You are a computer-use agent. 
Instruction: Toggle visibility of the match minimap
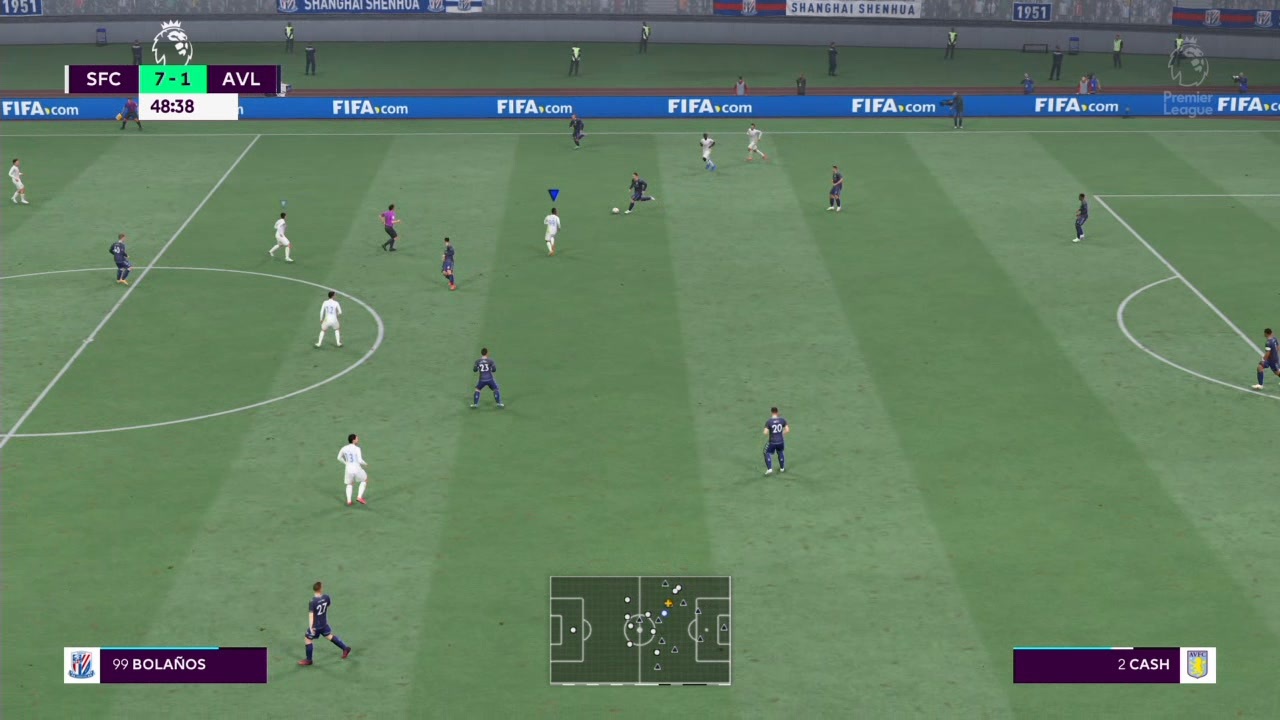point(640,630)
